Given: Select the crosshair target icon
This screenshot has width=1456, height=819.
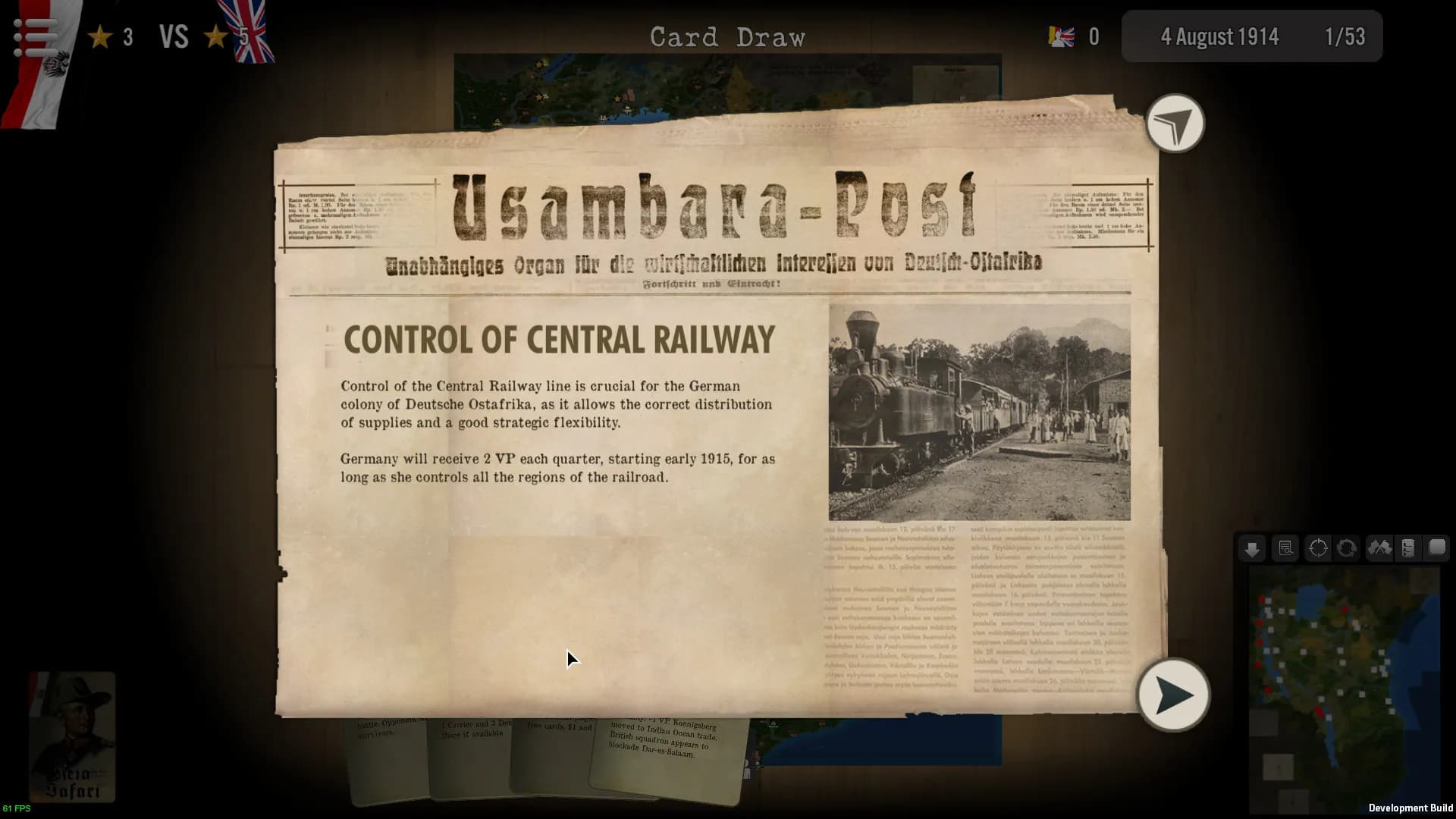Looking at the screenshot, I should click(1319, 548).
